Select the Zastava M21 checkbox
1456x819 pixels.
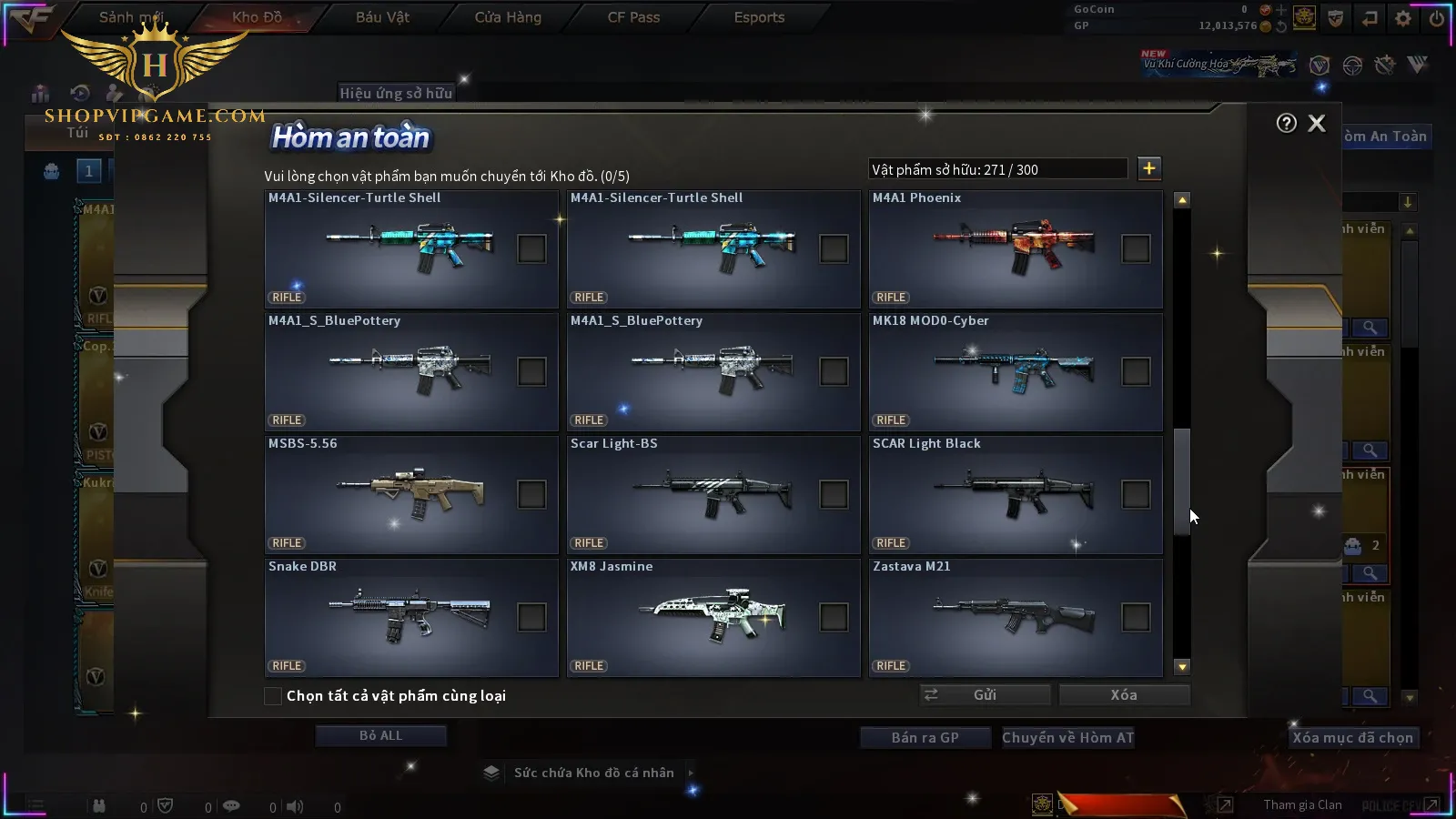[1136, 617]
